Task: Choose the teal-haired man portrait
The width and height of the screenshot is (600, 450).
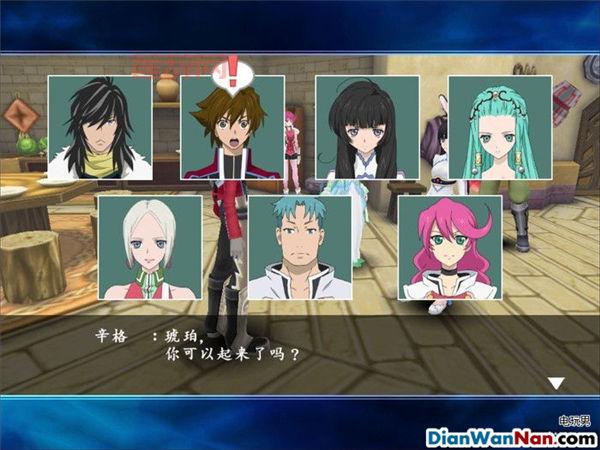Action: tap(299, 247)
